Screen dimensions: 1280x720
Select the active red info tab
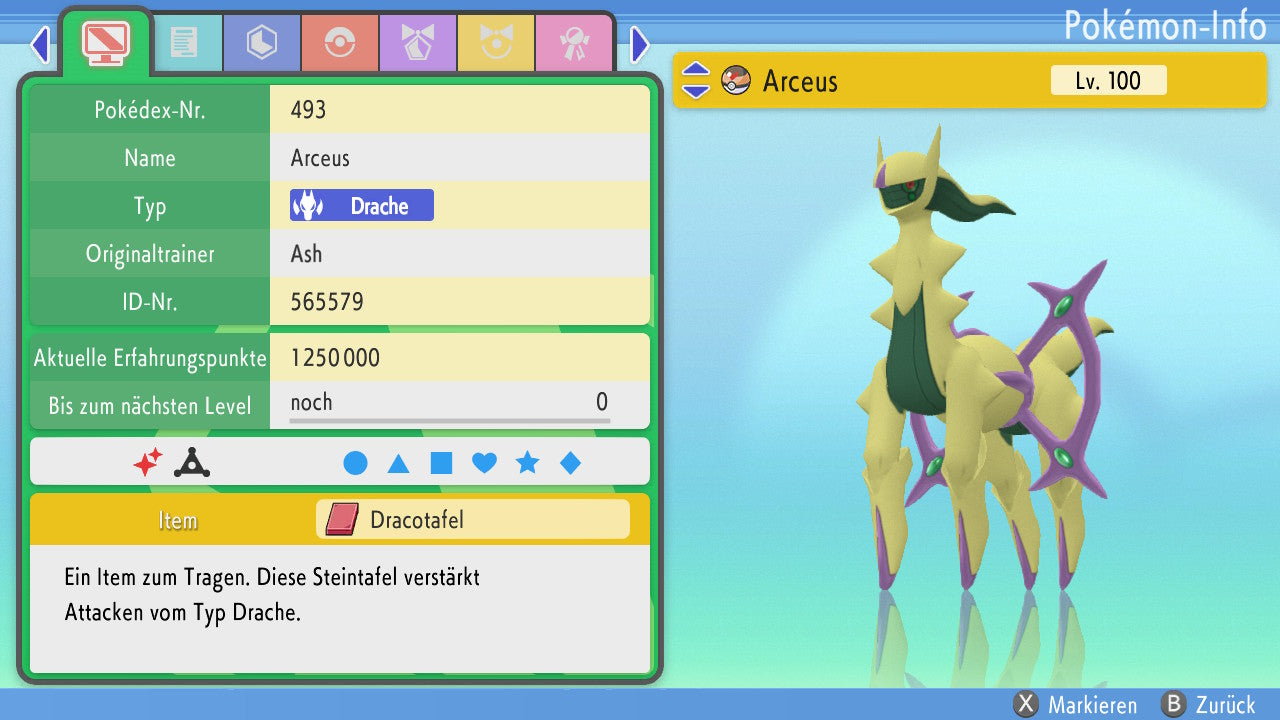tap(105, 41)
